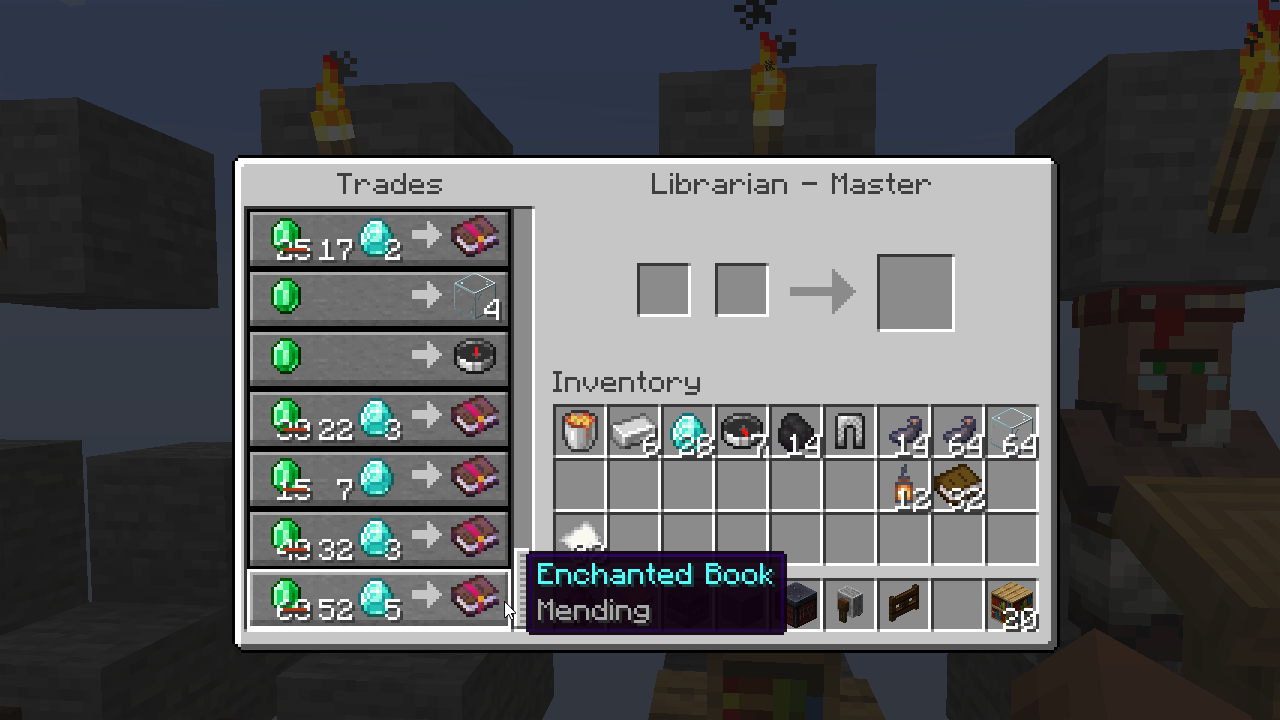Pick up the lava bucket
This screenshot has width=1280, height=720.
(580, 432)
